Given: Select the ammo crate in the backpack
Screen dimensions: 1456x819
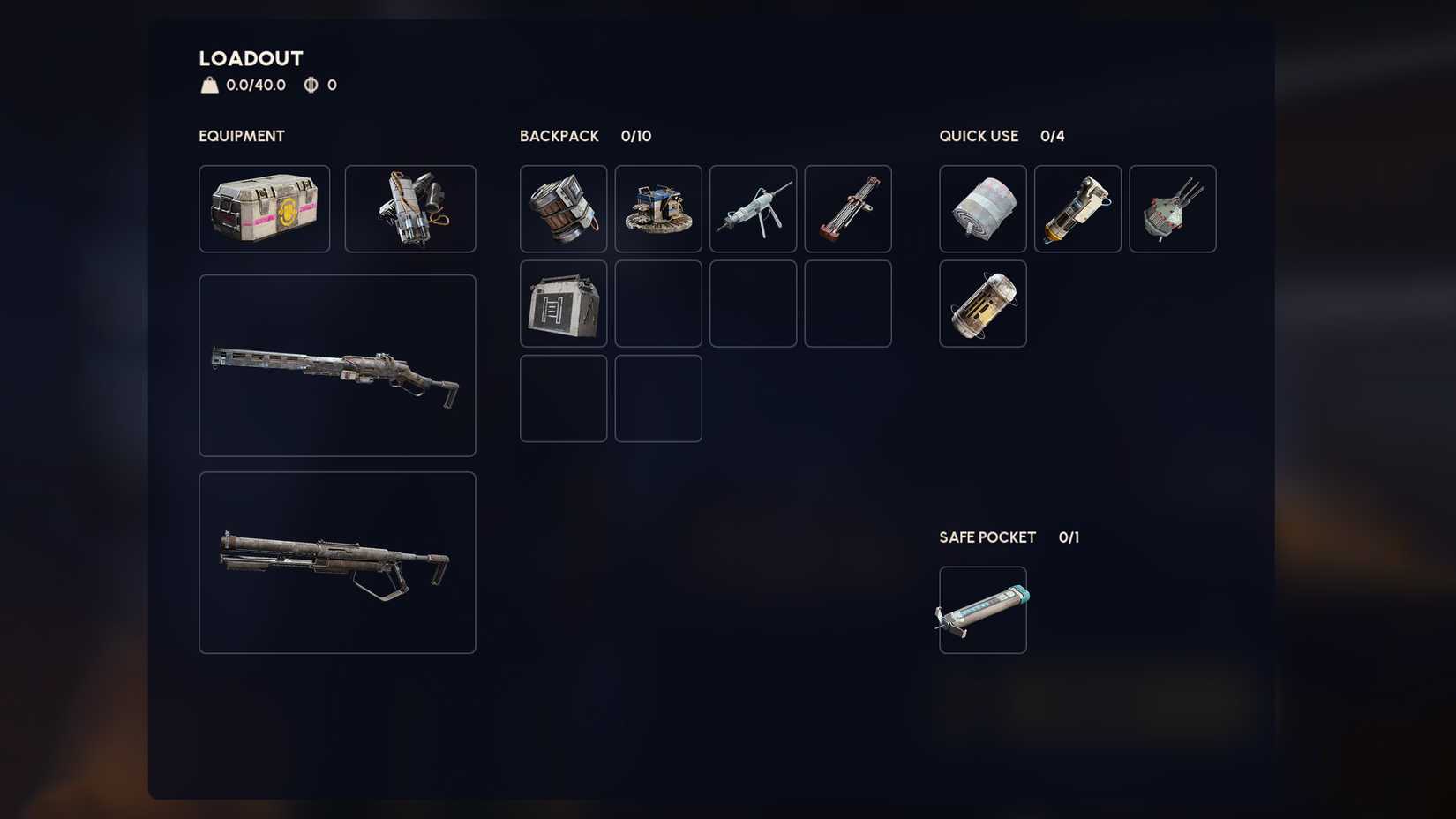Looking at the screenshot, I should point(562,303).
